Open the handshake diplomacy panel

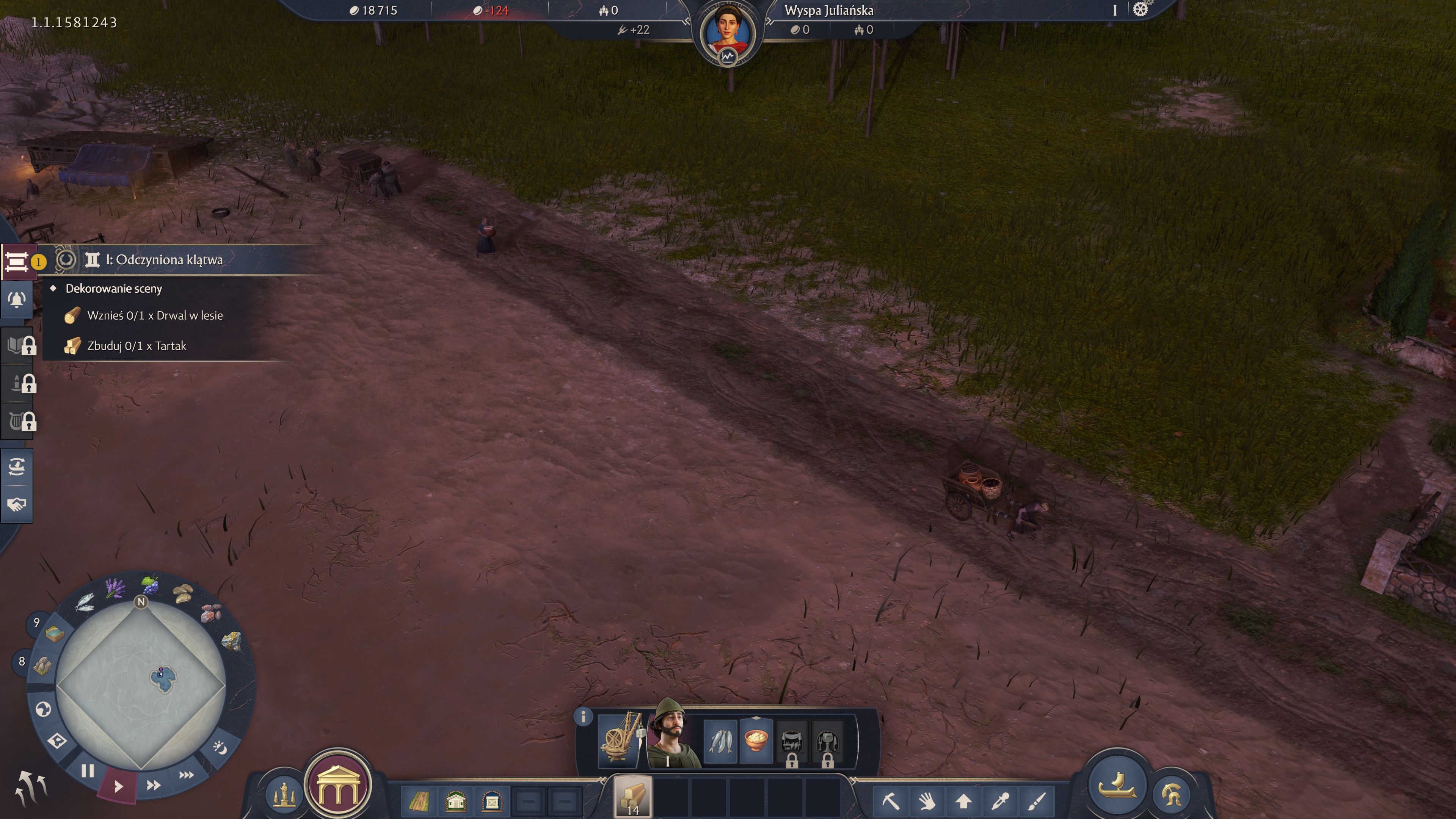coord(17,504)
